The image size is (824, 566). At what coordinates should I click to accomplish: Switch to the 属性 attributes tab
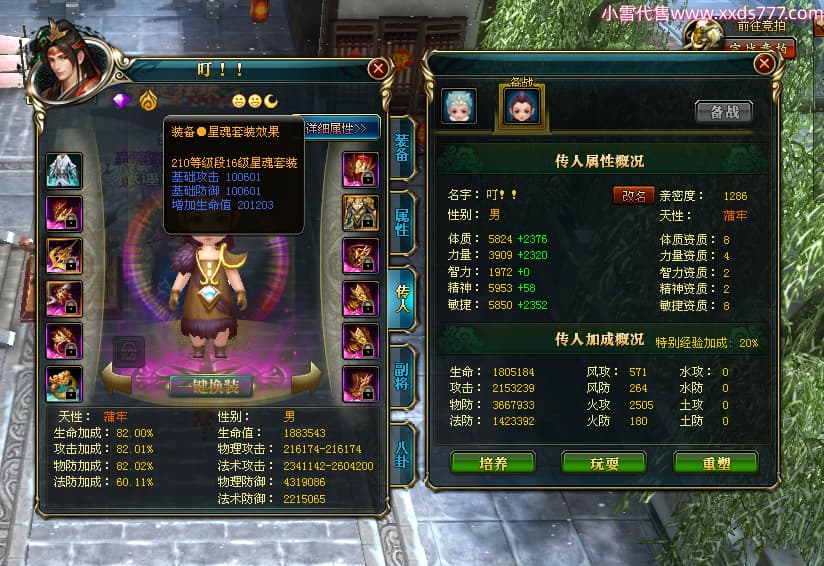401,222
